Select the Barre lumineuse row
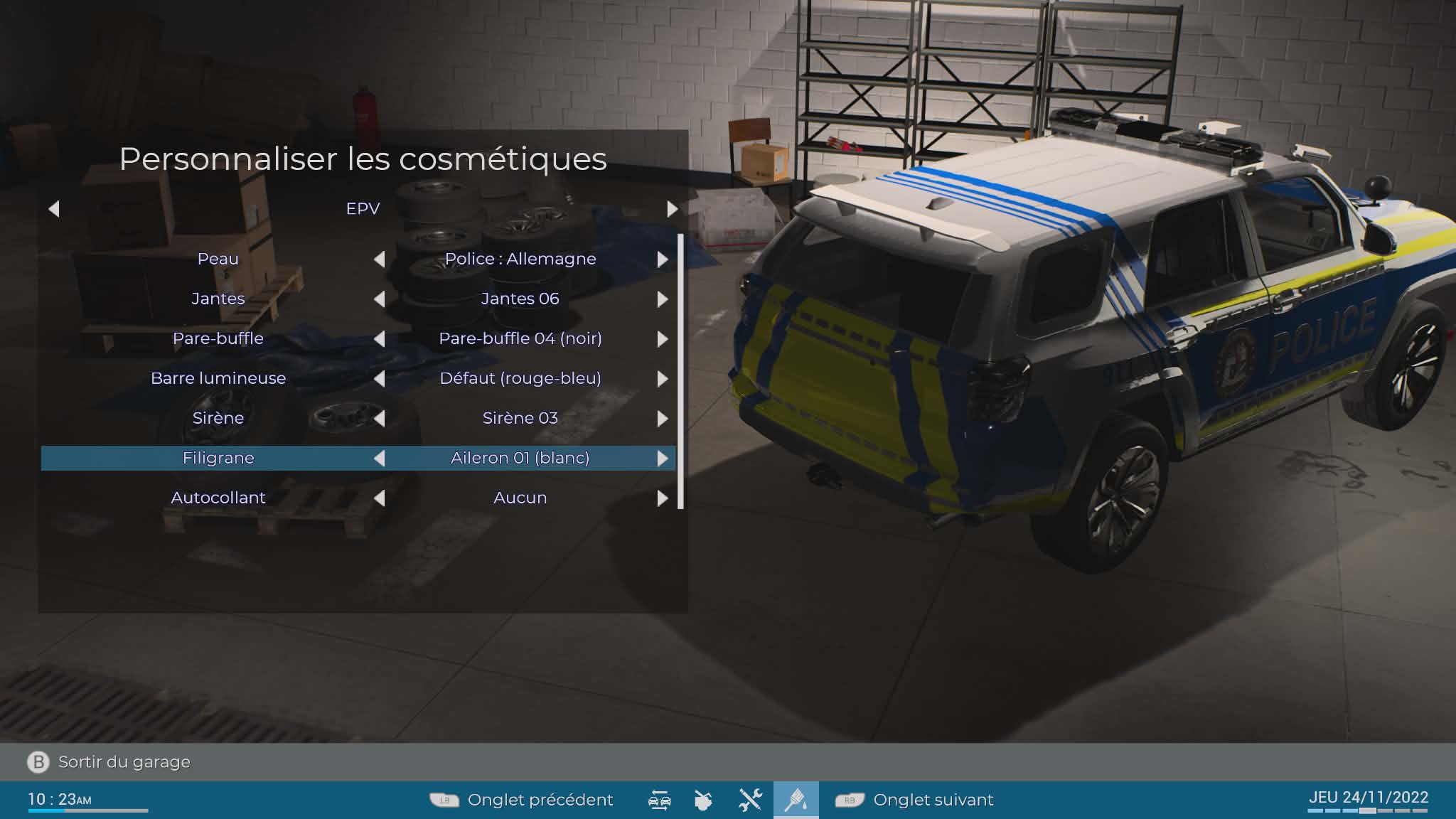Image resolution: width=1456 pixels, height=819 pixels. [x=218, y=378]
